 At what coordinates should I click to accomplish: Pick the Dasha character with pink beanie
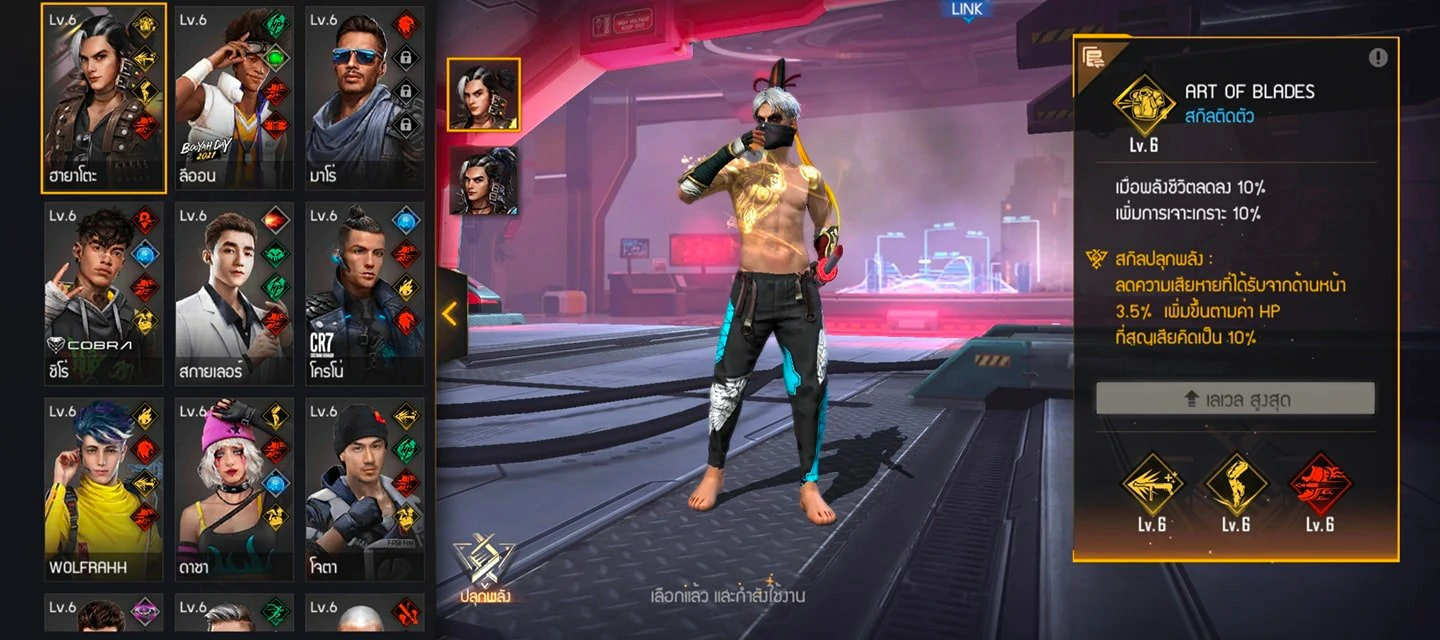(234, 490)
